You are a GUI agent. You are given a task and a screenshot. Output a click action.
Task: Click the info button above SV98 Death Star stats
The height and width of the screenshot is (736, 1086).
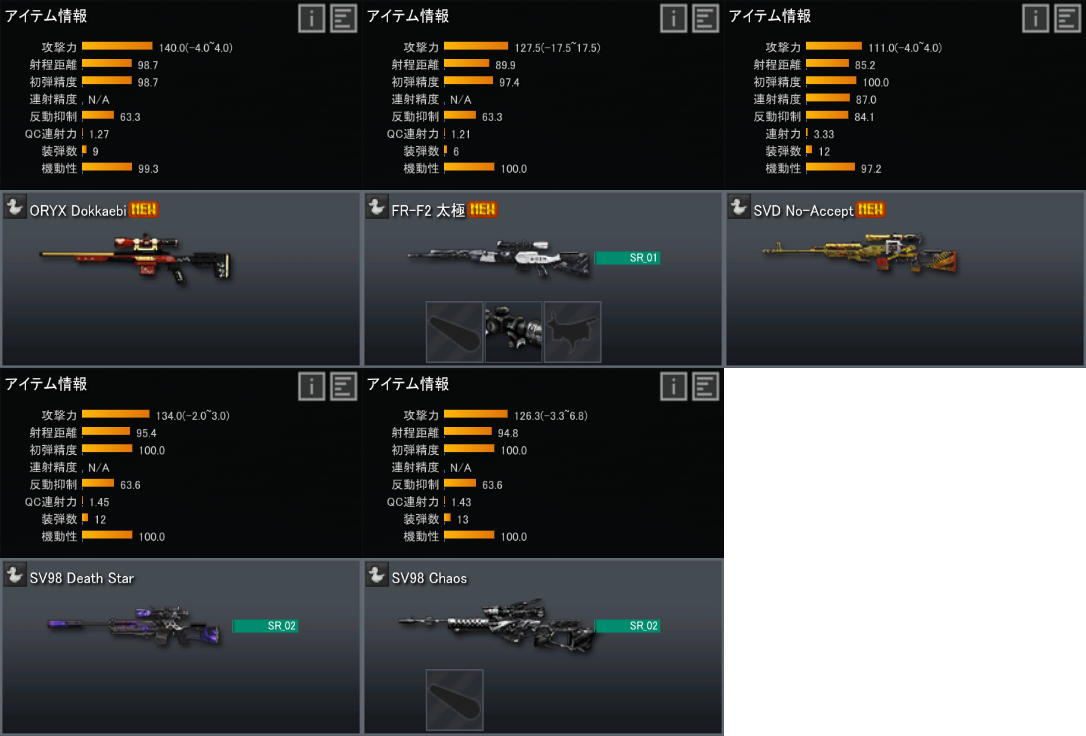pos(311,386)
